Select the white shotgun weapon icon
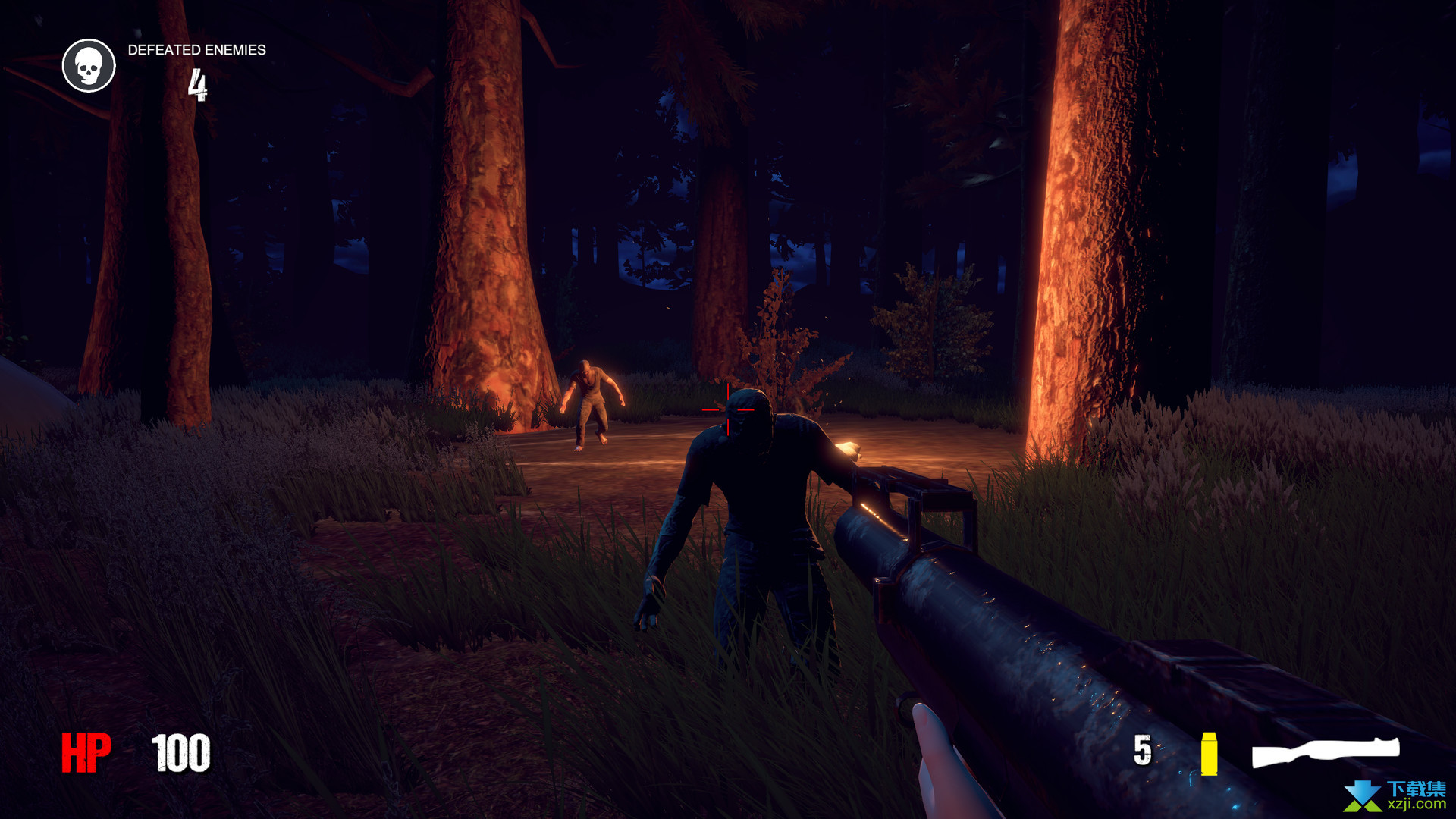This screenshot has height=819, width=1456. [x=1325, y=752]
